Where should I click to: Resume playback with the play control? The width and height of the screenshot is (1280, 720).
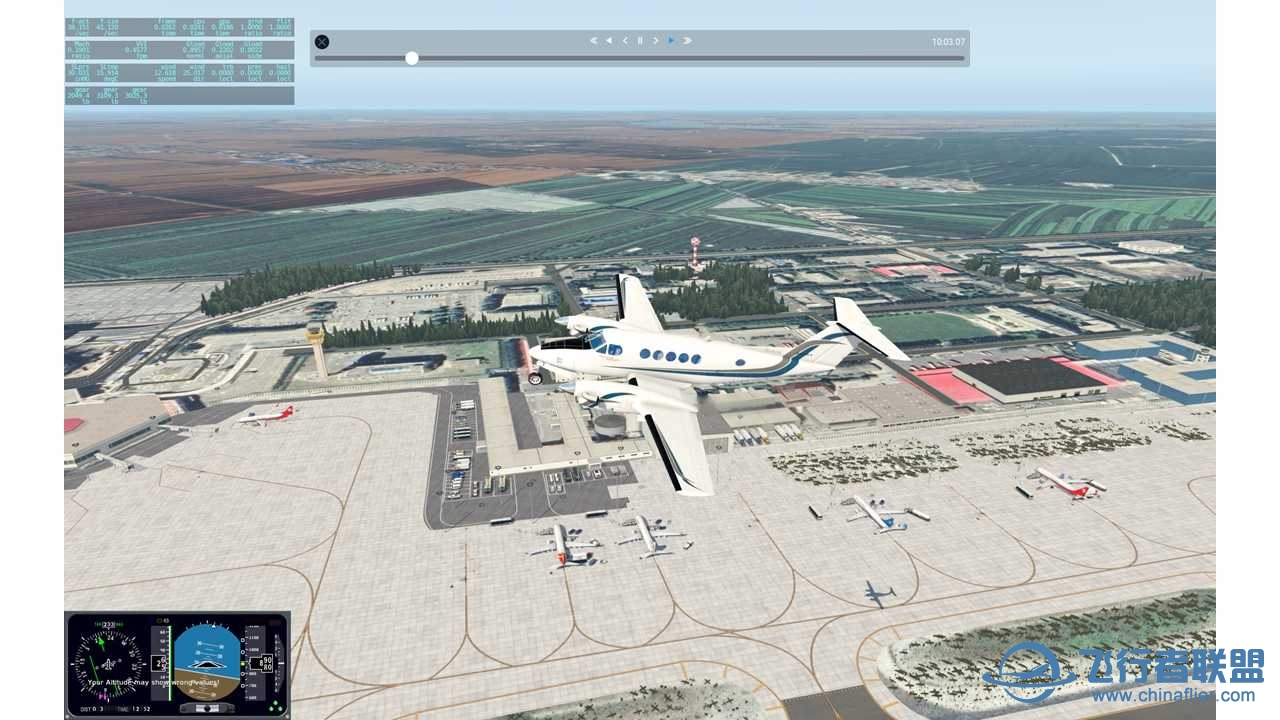[671, 40]
